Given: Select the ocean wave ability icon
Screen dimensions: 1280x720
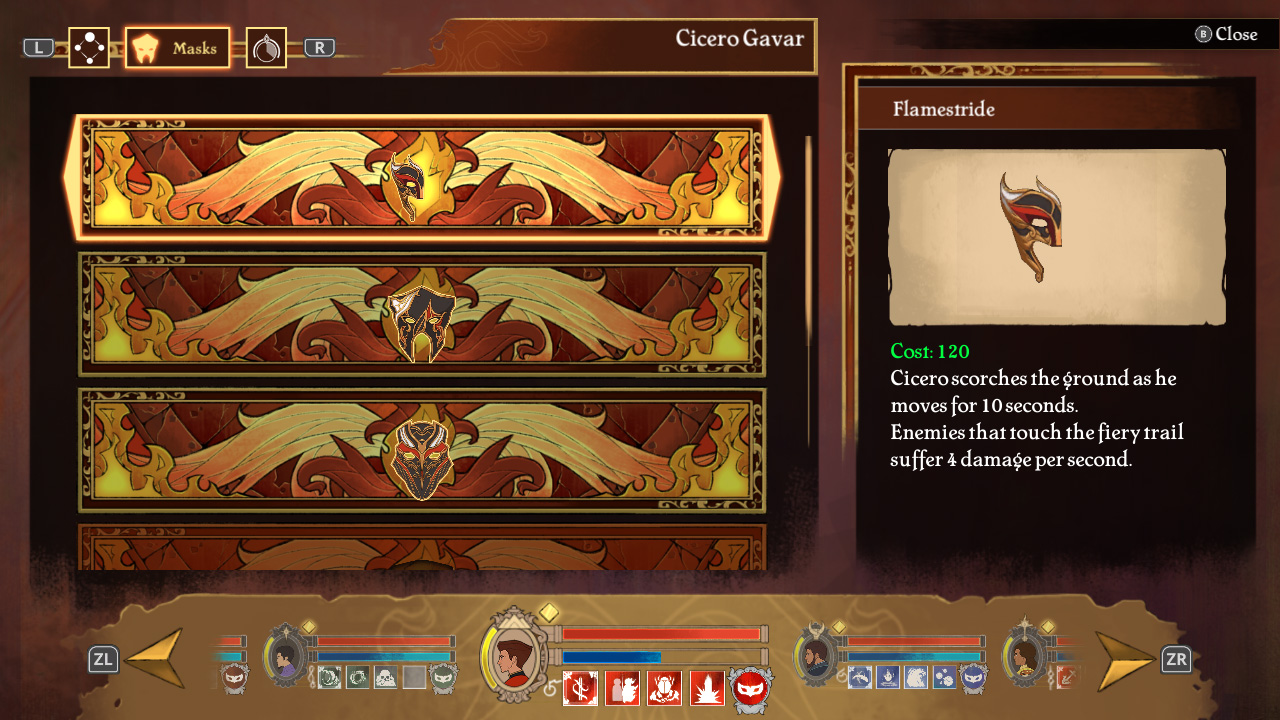Looking at the screenshot, I should click(x=917, y=677).
